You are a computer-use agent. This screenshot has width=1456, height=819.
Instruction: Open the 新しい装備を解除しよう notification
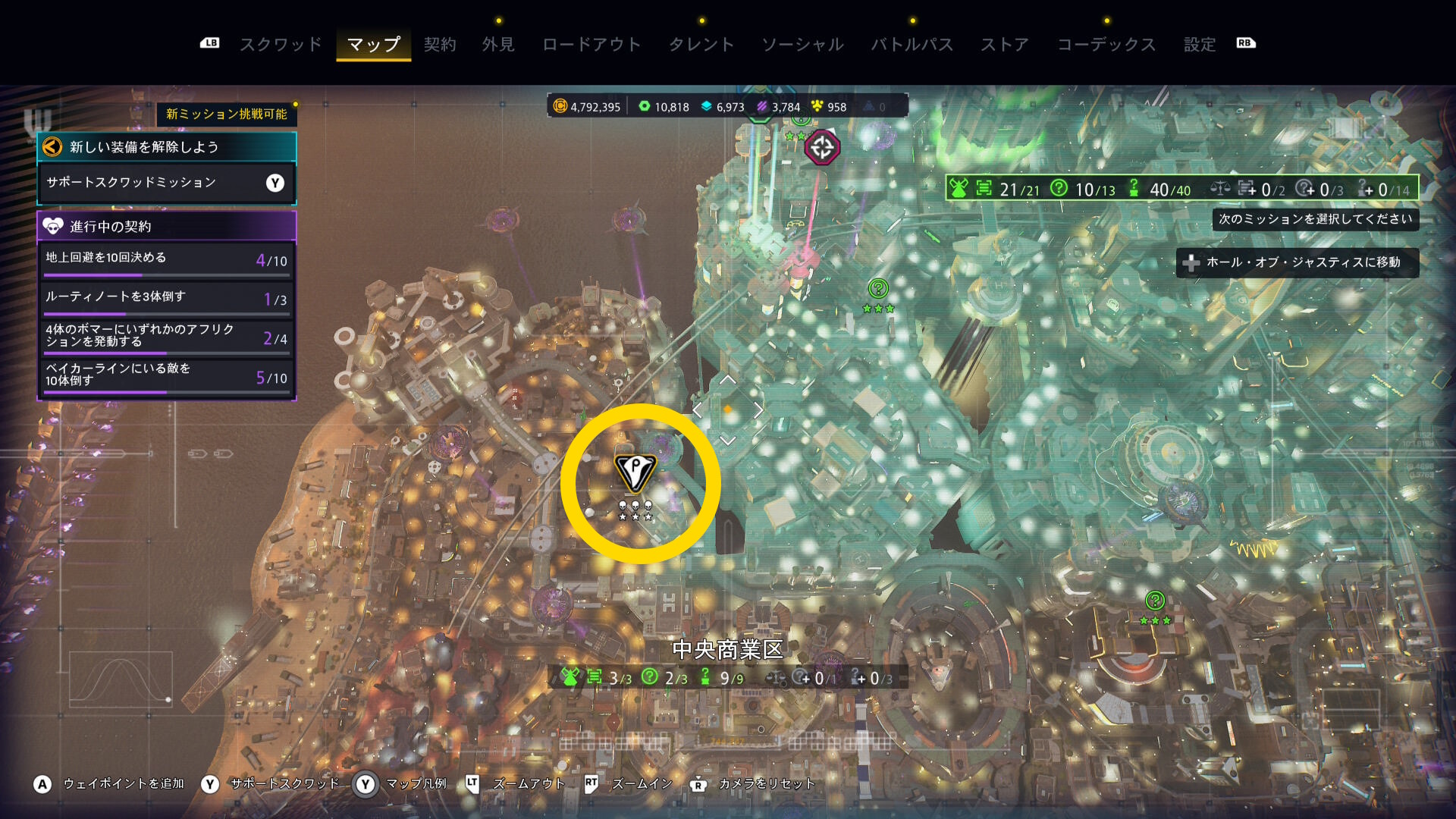tap(166, 147)
